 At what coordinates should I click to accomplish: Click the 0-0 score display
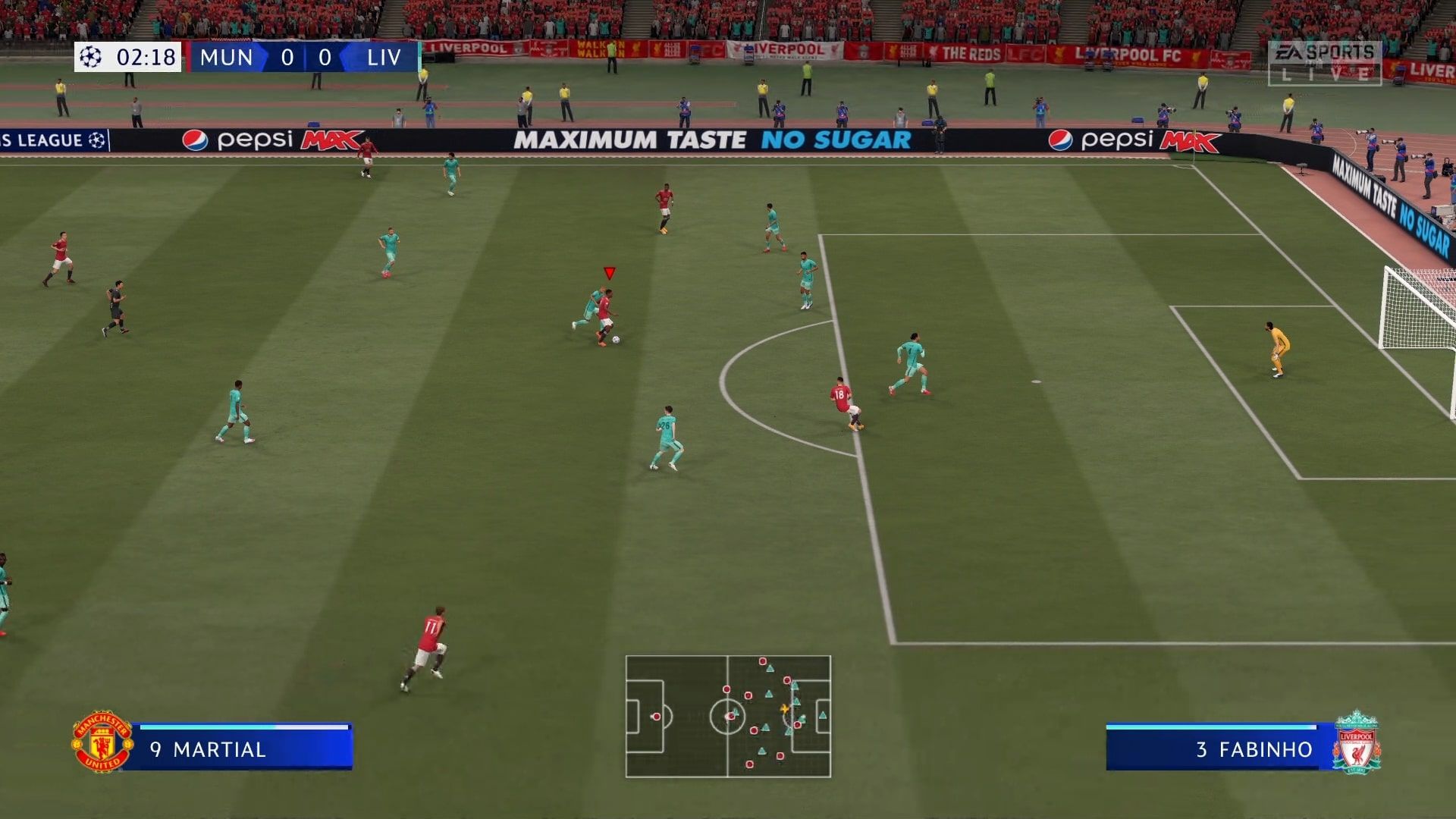coord(306,57)
